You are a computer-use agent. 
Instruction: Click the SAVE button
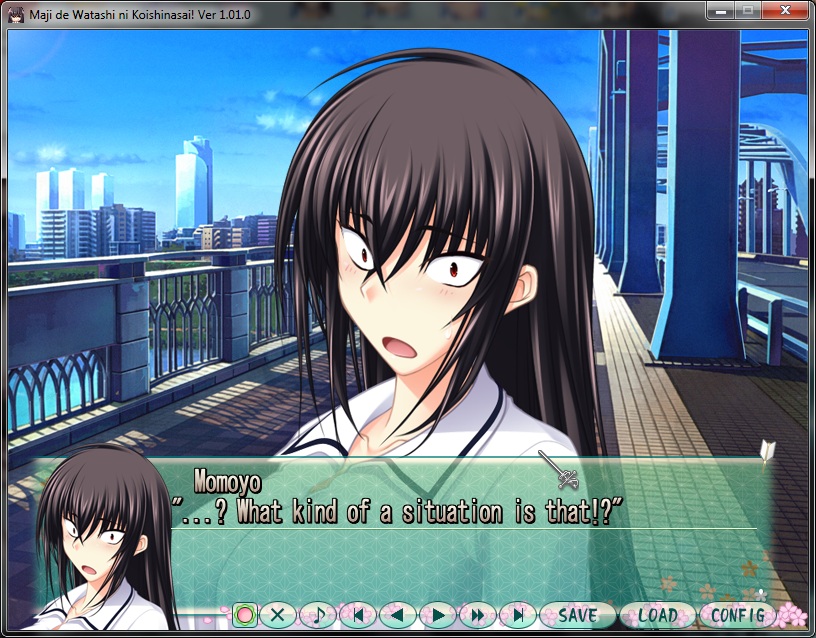[577, 615]
